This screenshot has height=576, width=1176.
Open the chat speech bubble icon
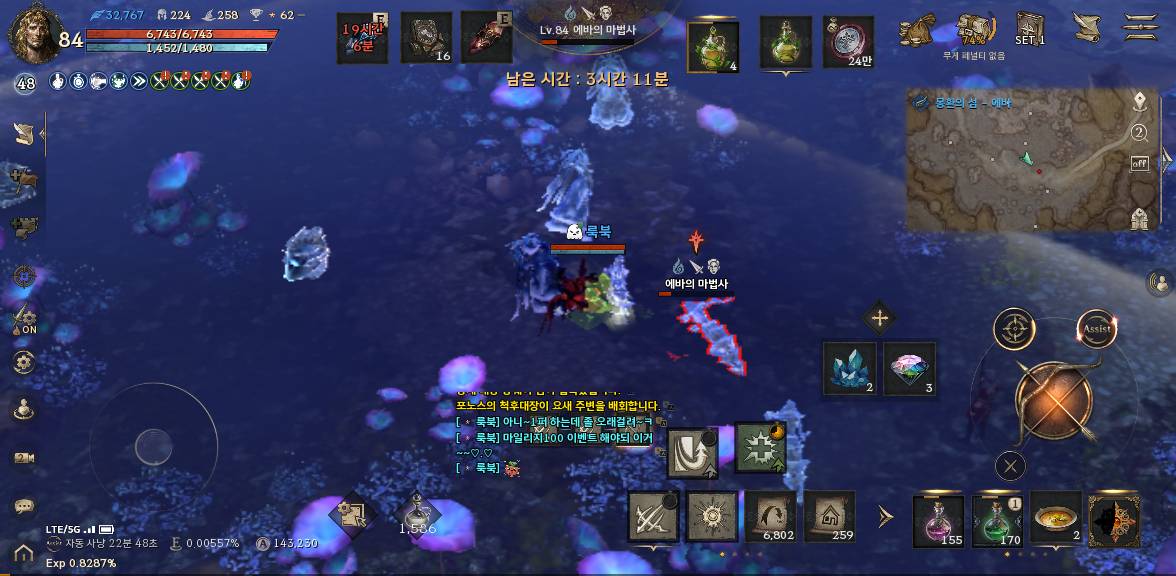(x=24, y=507)
